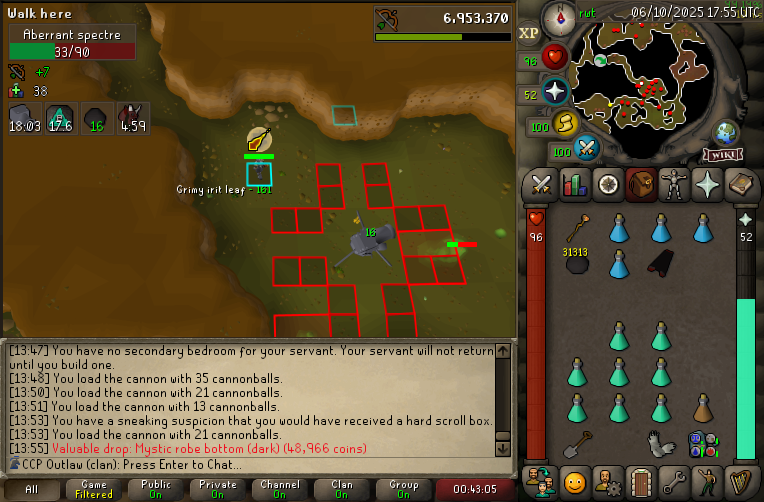
Task: Open the Combat Options tab
Action: point(542,185)
